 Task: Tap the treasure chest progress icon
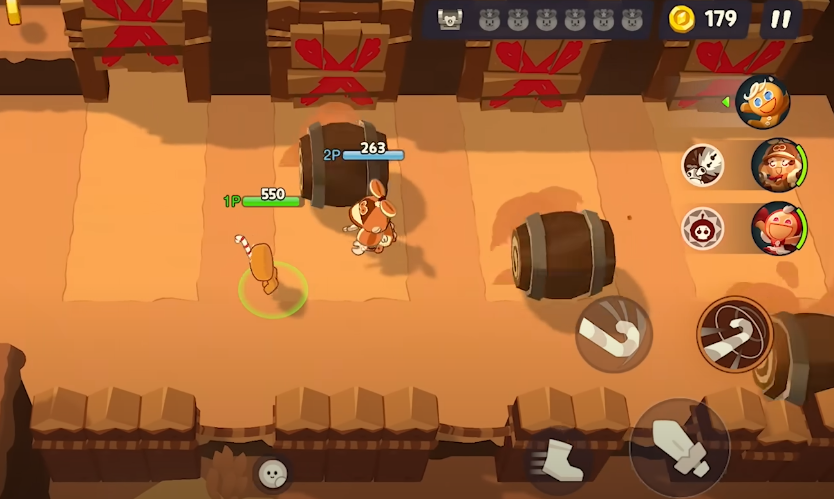coord(450,19)
